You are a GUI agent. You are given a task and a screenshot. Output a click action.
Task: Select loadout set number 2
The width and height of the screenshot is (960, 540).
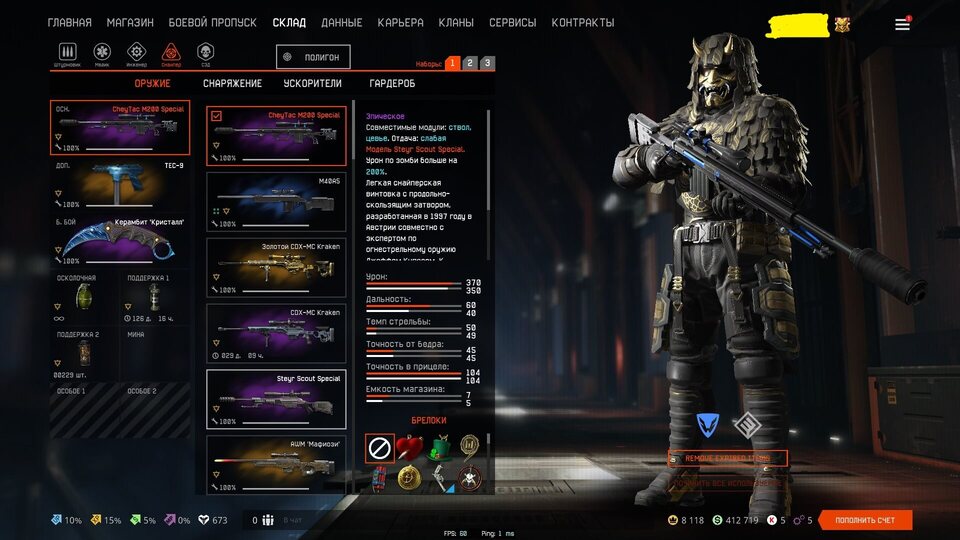470,63
